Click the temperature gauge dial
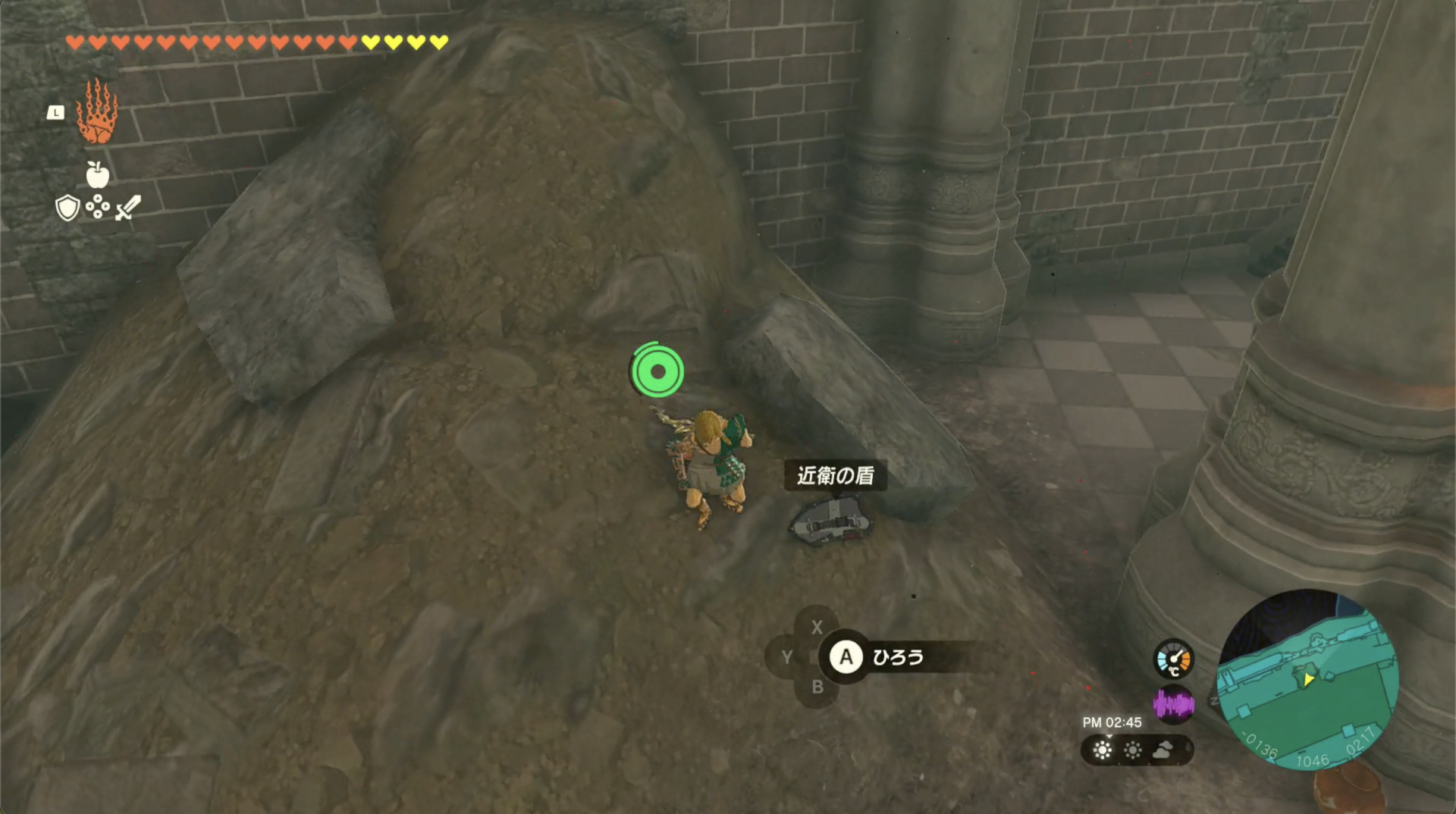This screenshot has height=814, width=1456. 1175,658
